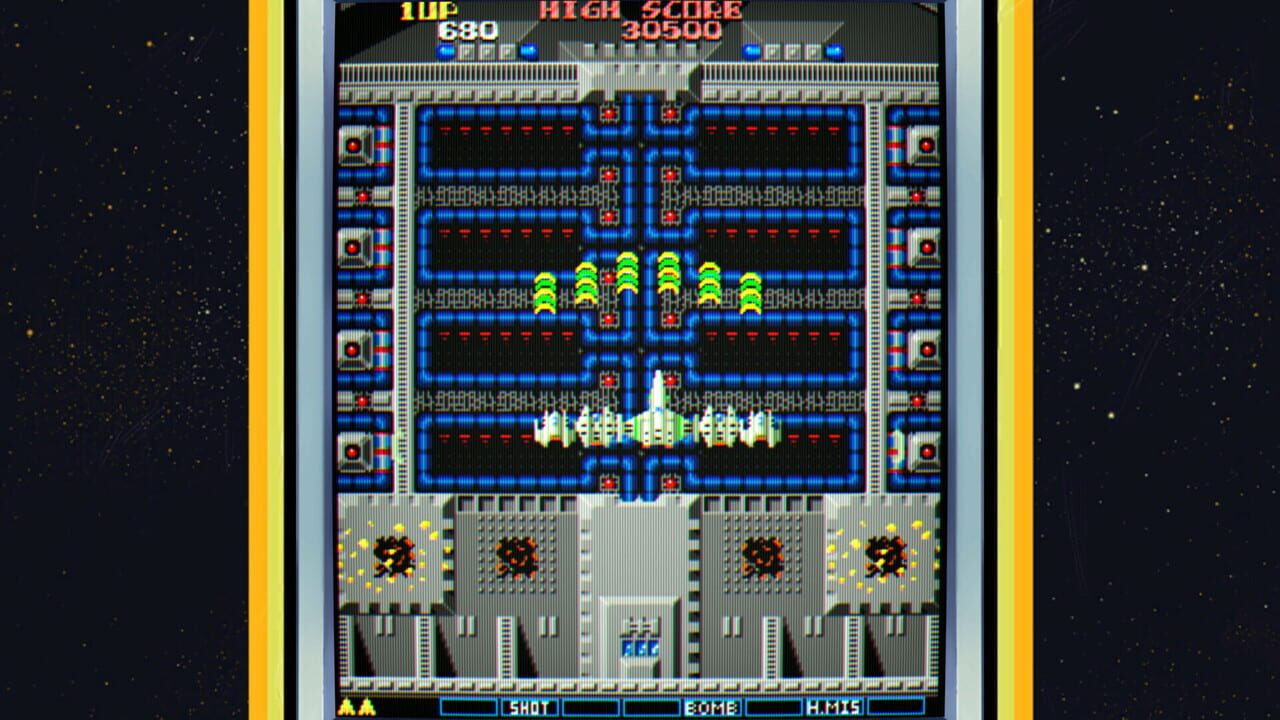
Task: Click the 1UP label at the top
Action: click(x=428, y=13)
